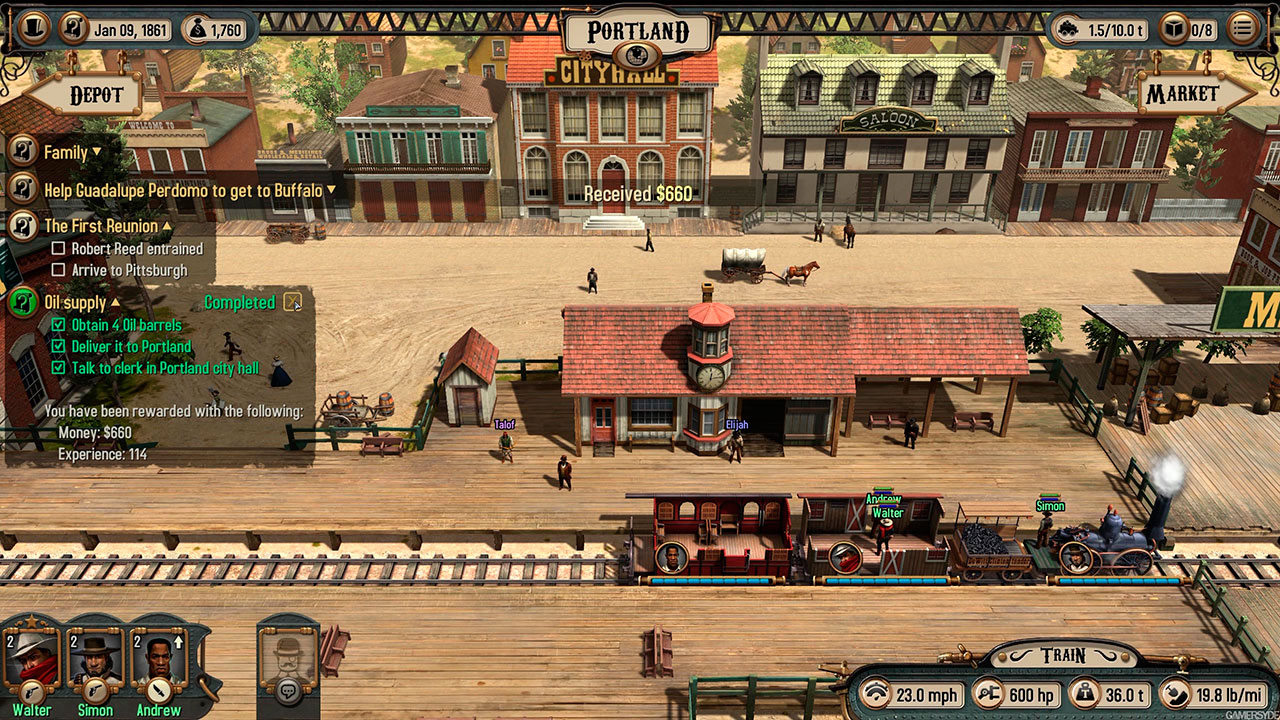Collapse the Oil supply quest
The width and height of the screenshot is (1280, 720).
115,302
